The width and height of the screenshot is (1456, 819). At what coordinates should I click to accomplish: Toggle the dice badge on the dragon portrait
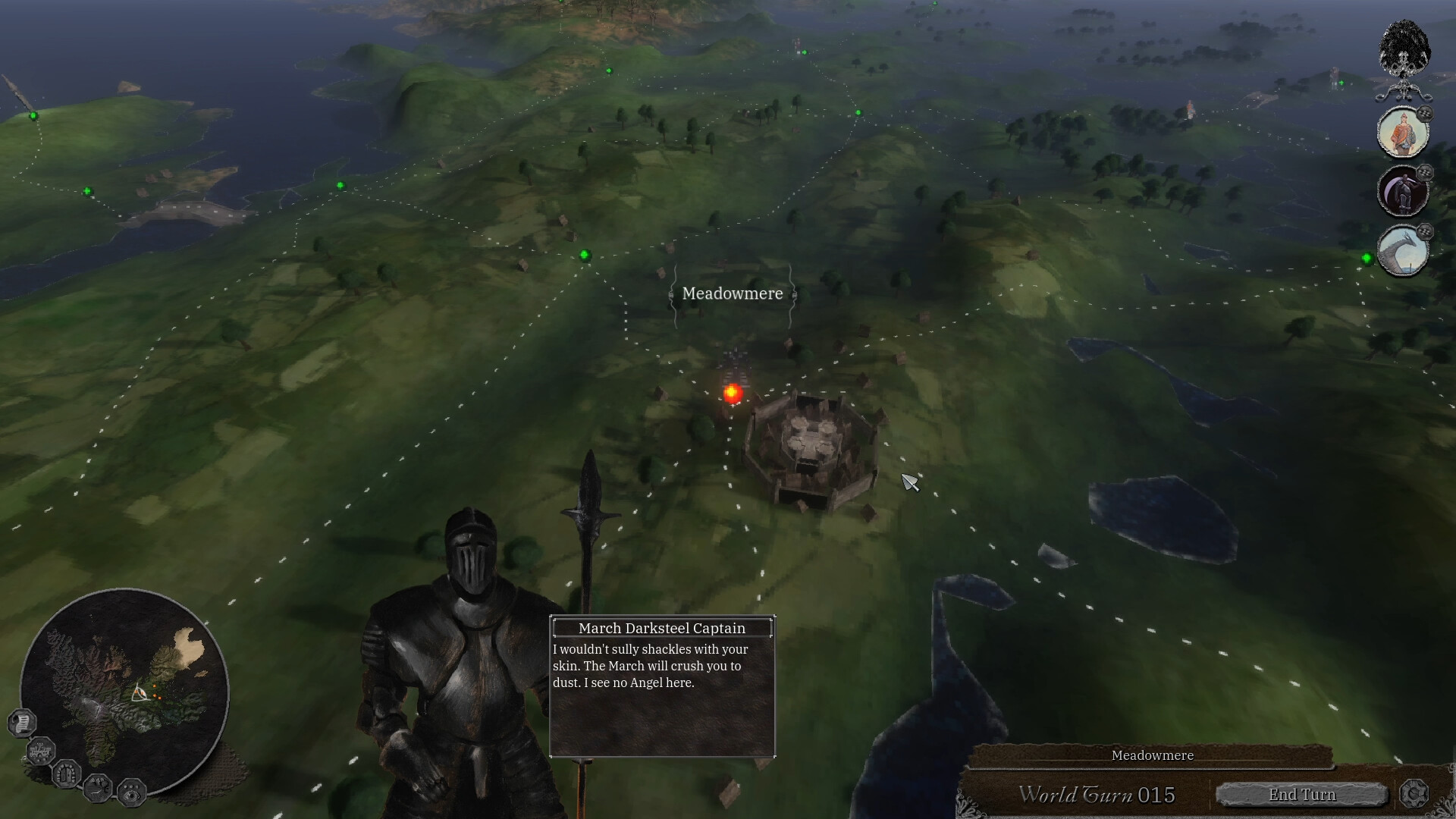[x=1424, y=230]
